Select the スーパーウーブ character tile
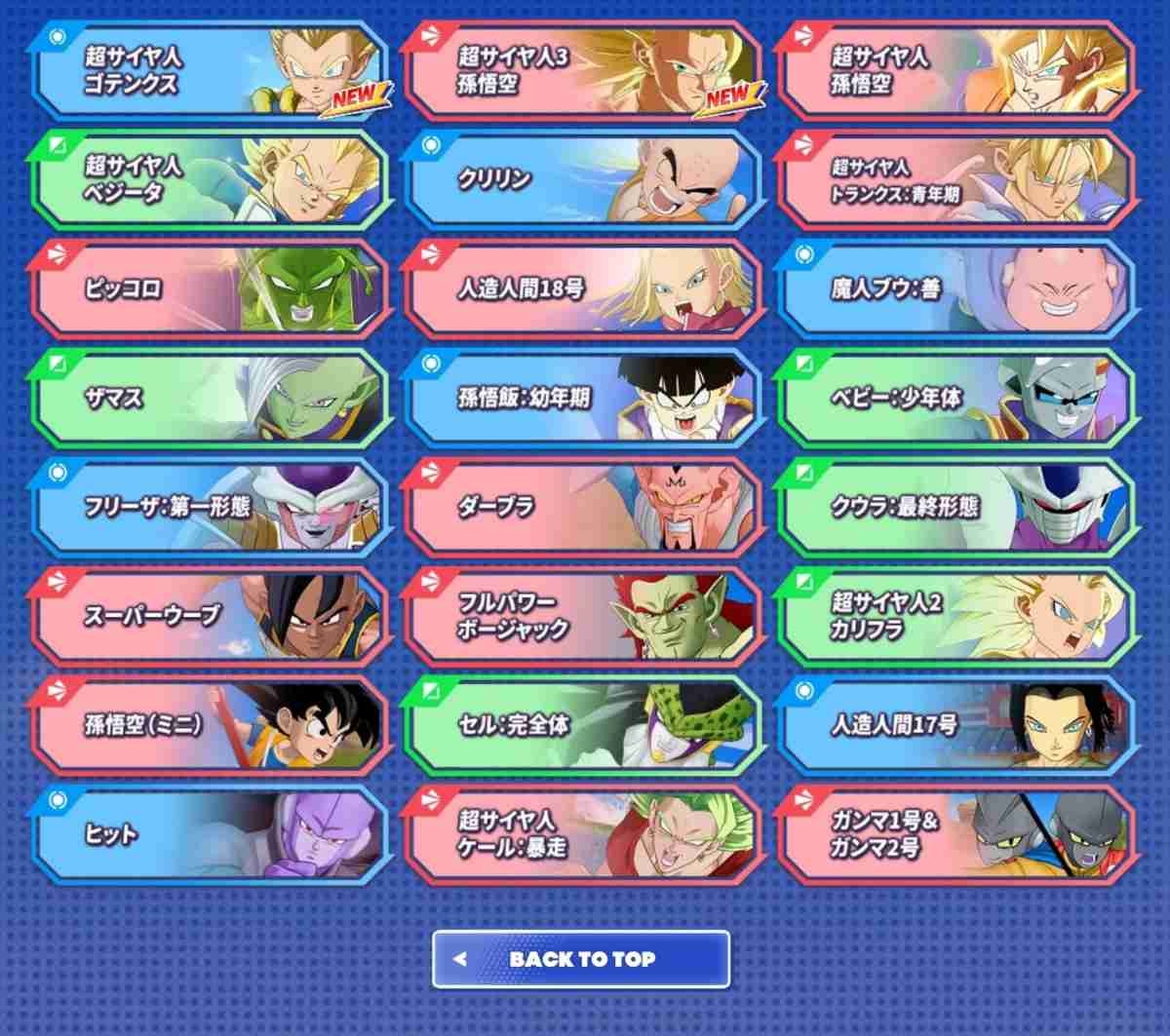 [210, 617]
